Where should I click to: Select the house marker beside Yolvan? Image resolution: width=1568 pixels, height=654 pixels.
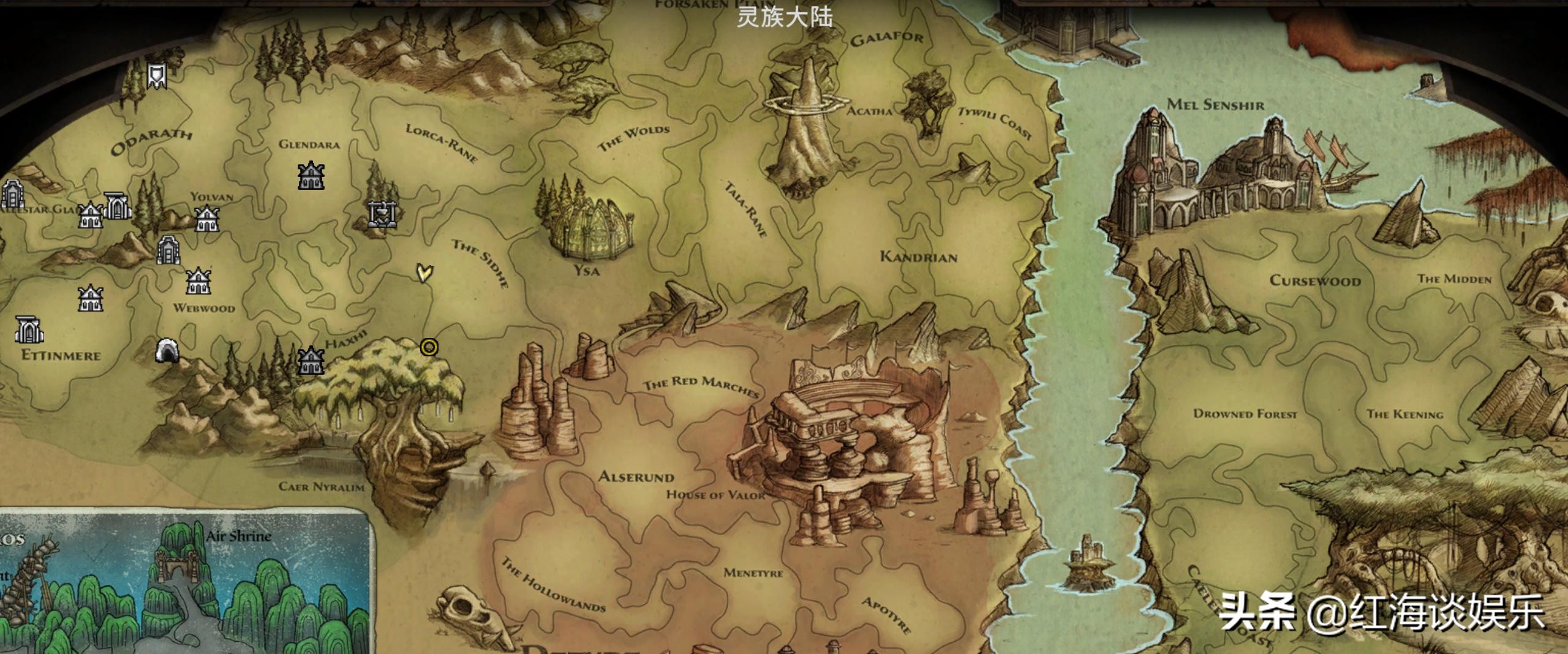coord(206,219)
